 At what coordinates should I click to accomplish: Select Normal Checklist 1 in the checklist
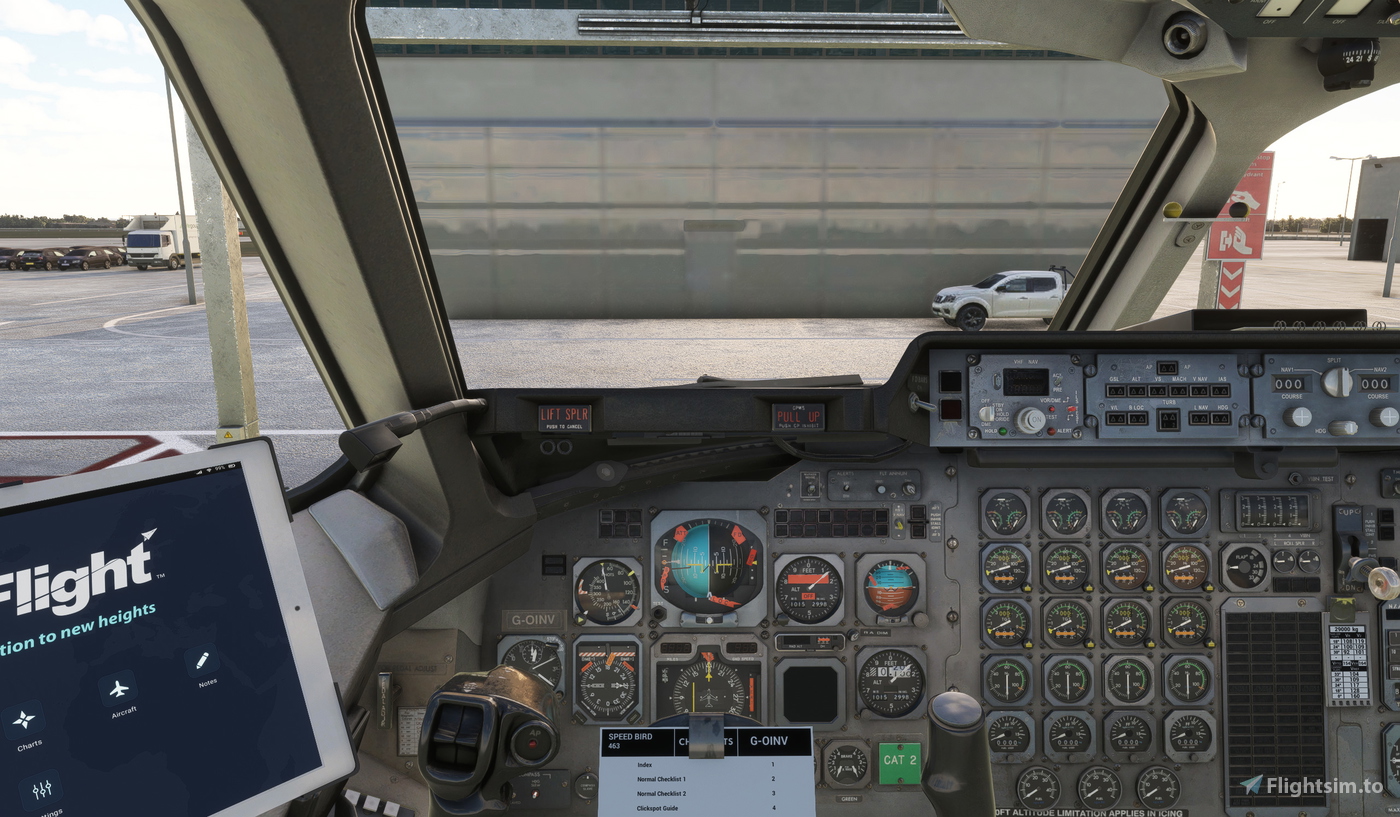tap(660, 779)
